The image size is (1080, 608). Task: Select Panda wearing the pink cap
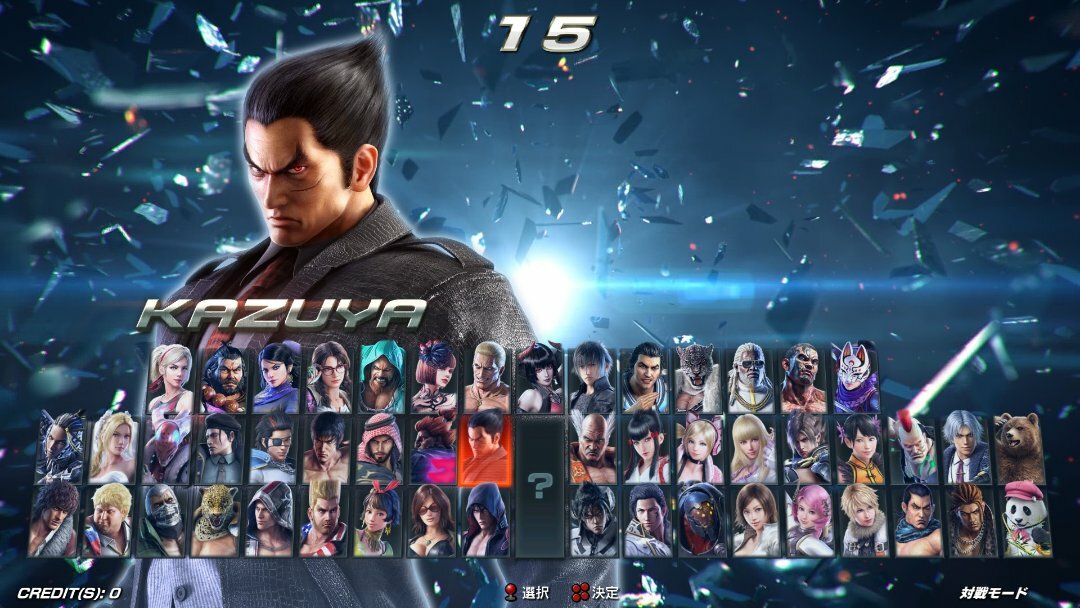(1028, 520)
